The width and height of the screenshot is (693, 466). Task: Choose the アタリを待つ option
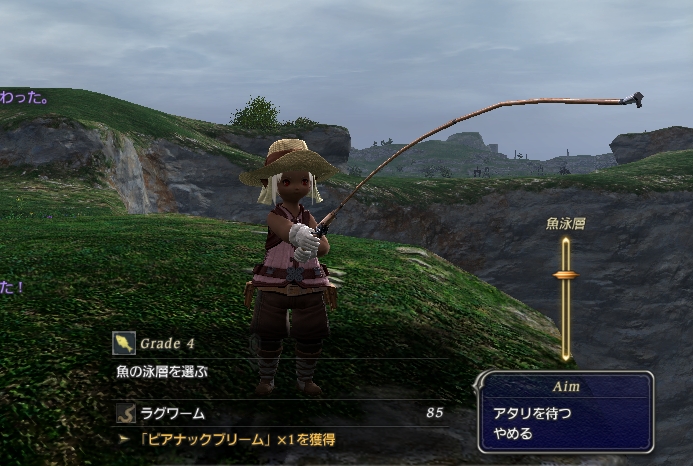click(x=530, y=412)
